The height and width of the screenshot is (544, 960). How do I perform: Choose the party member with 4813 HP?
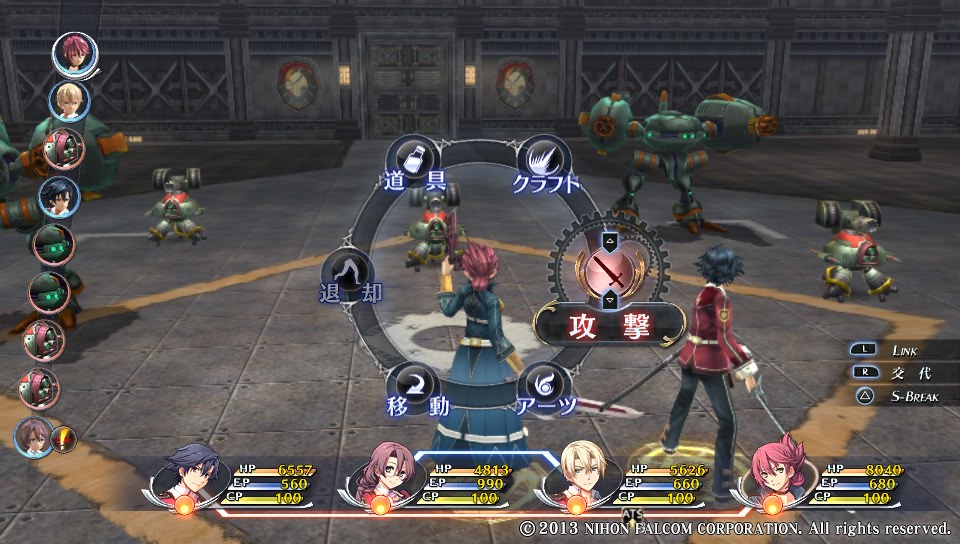382,480
